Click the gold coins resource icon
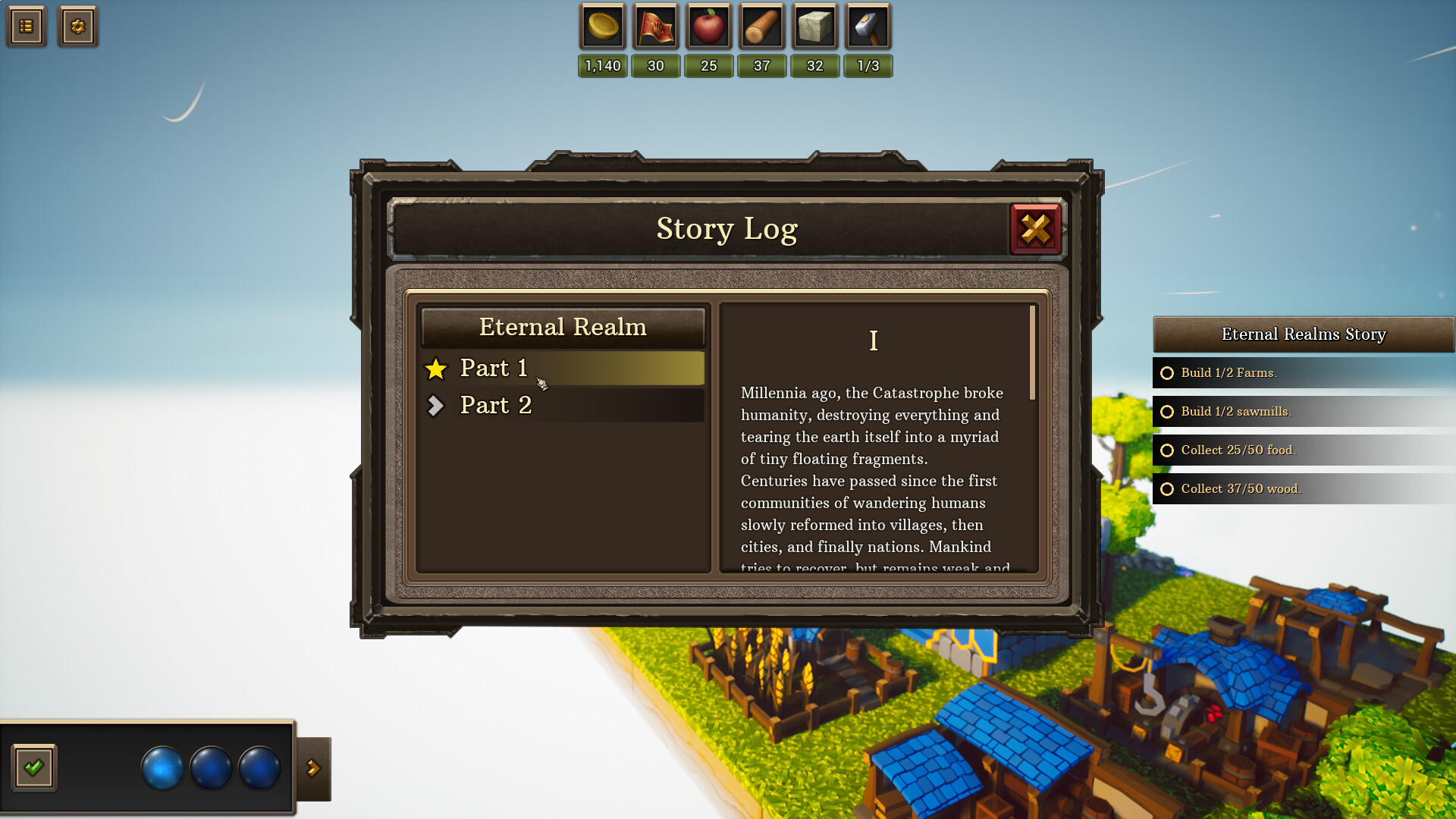Viewport: 1456px width, 819px height. (x=603, y=26)
